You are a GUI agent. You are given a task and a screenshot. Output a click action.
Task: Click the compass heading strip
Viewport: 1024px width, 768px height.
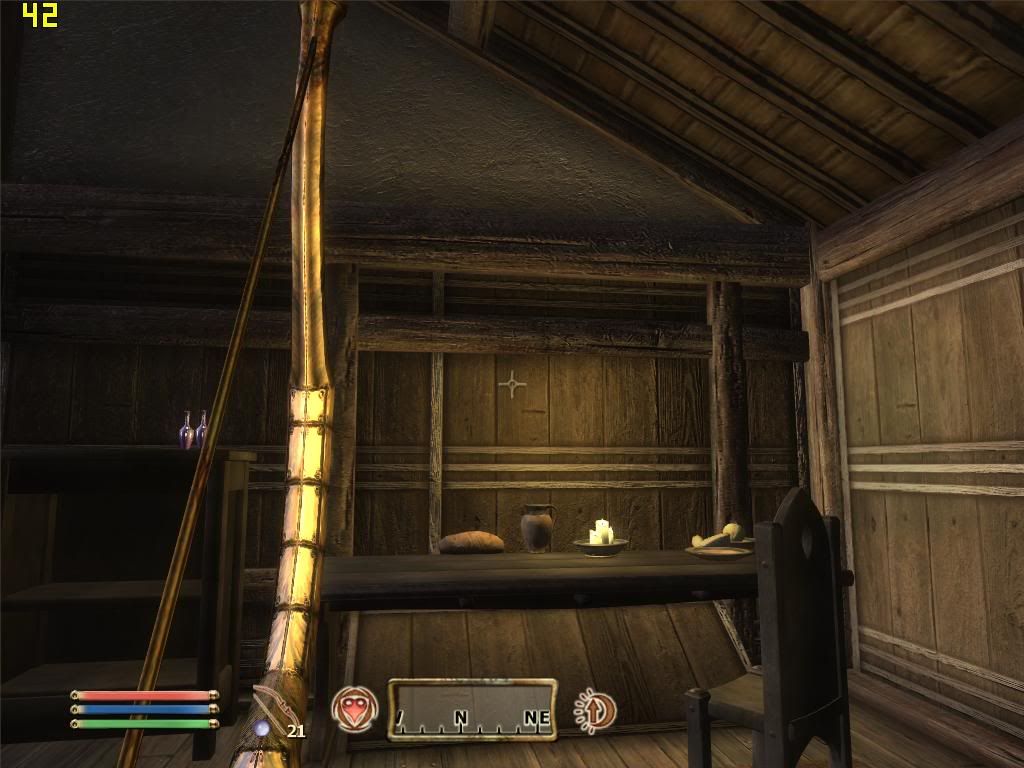472,709
